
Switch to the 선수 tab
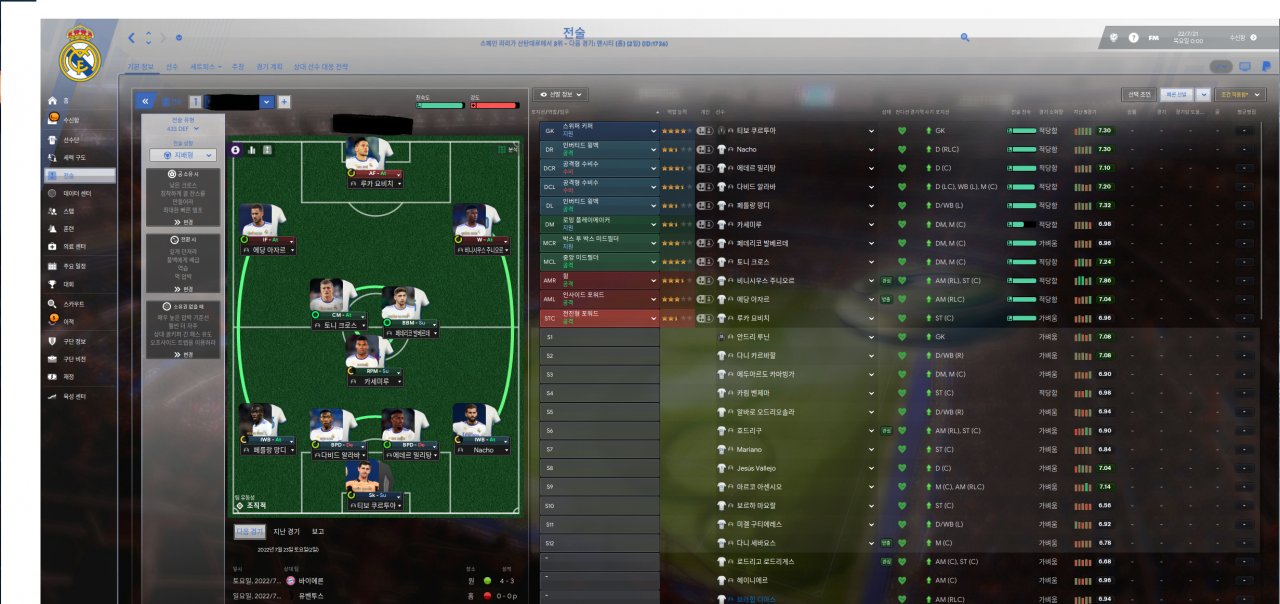tap(172, 67)
